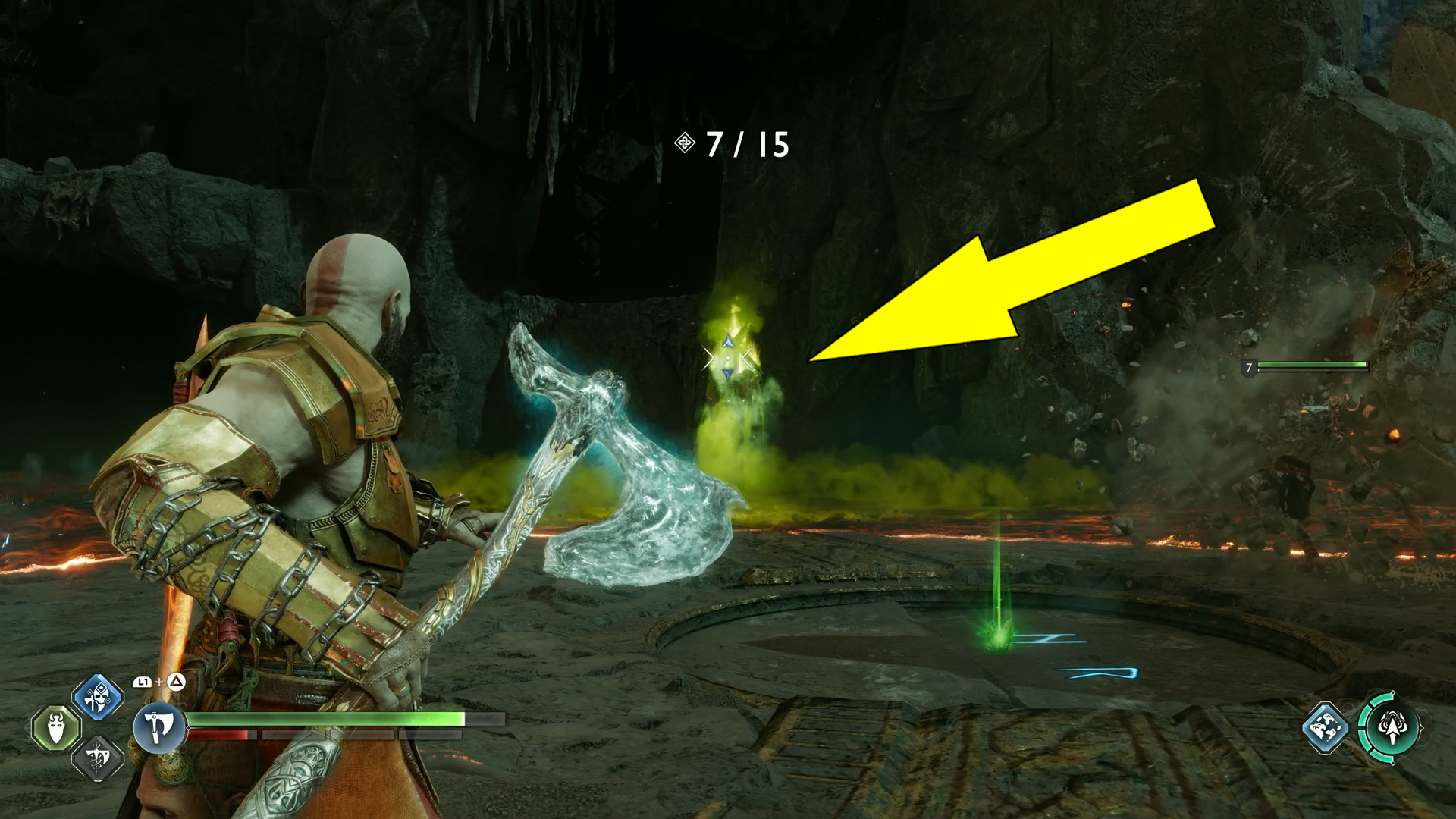Image resolution: width=1456 pixels, height=819 pixels.
Task: Click the diamond icon beside the 7/15 counter
Action: (686, 144)
